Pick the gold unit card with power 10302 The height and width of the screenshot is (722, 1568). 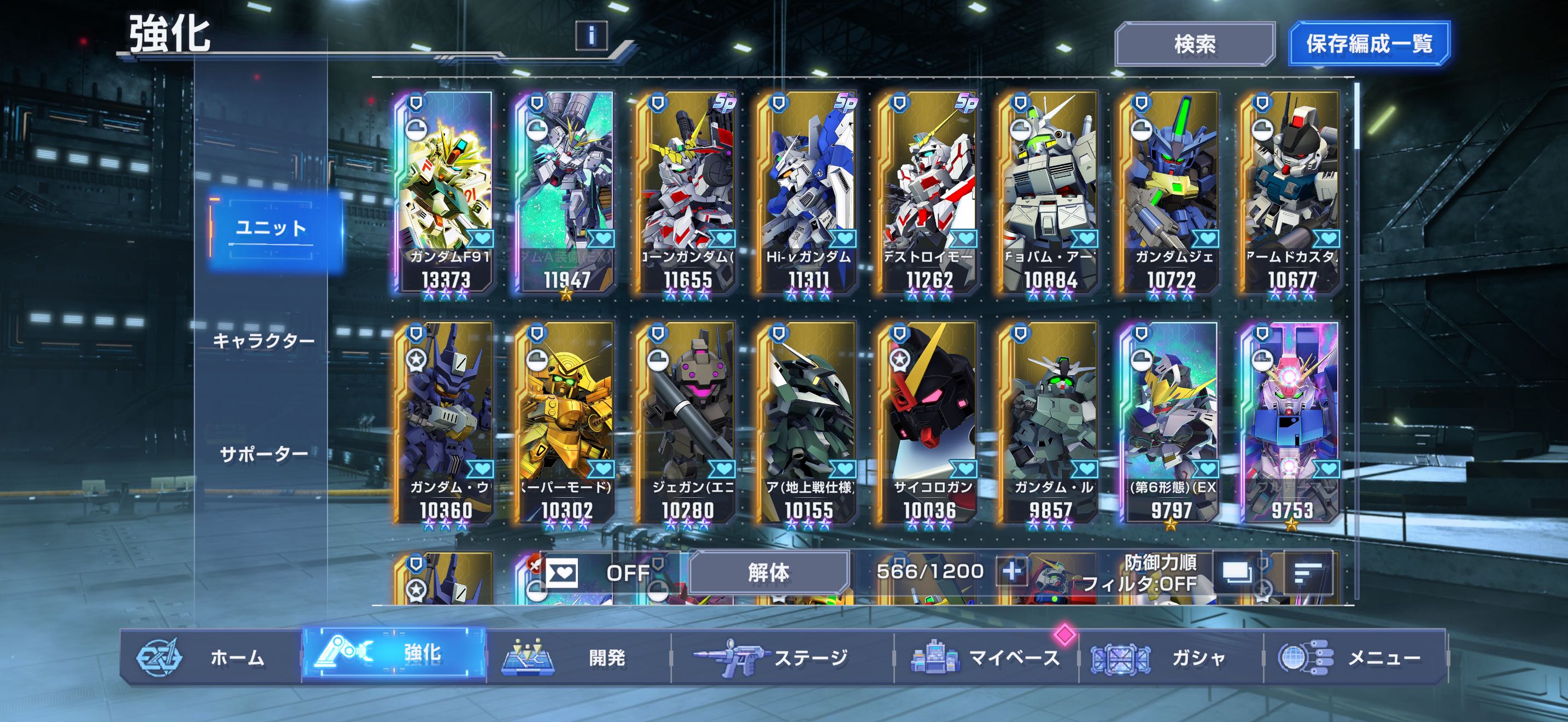pos(566,422)
